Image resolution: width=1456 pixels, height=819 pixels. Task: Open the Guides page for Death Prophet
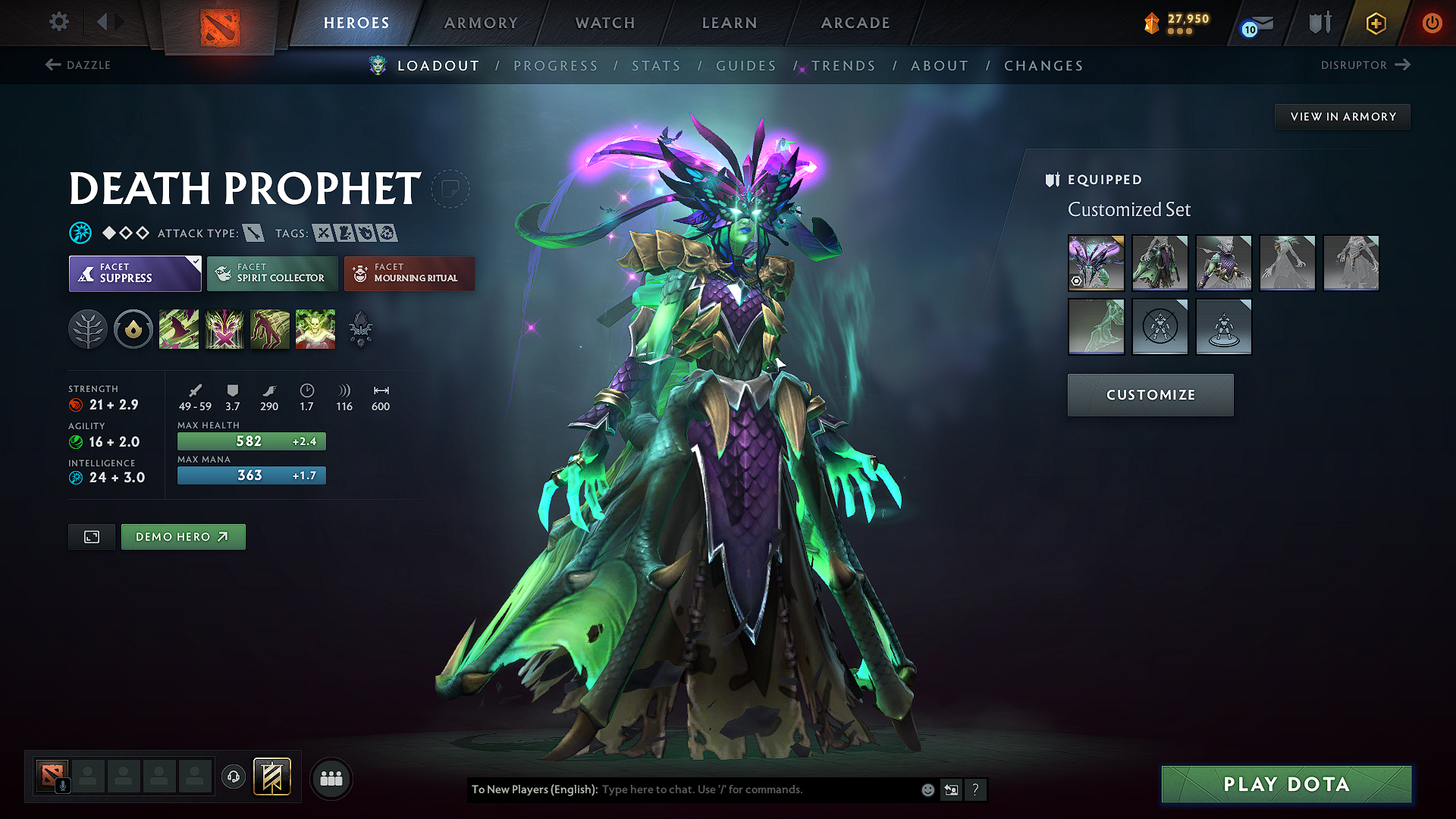click(746, 66)
